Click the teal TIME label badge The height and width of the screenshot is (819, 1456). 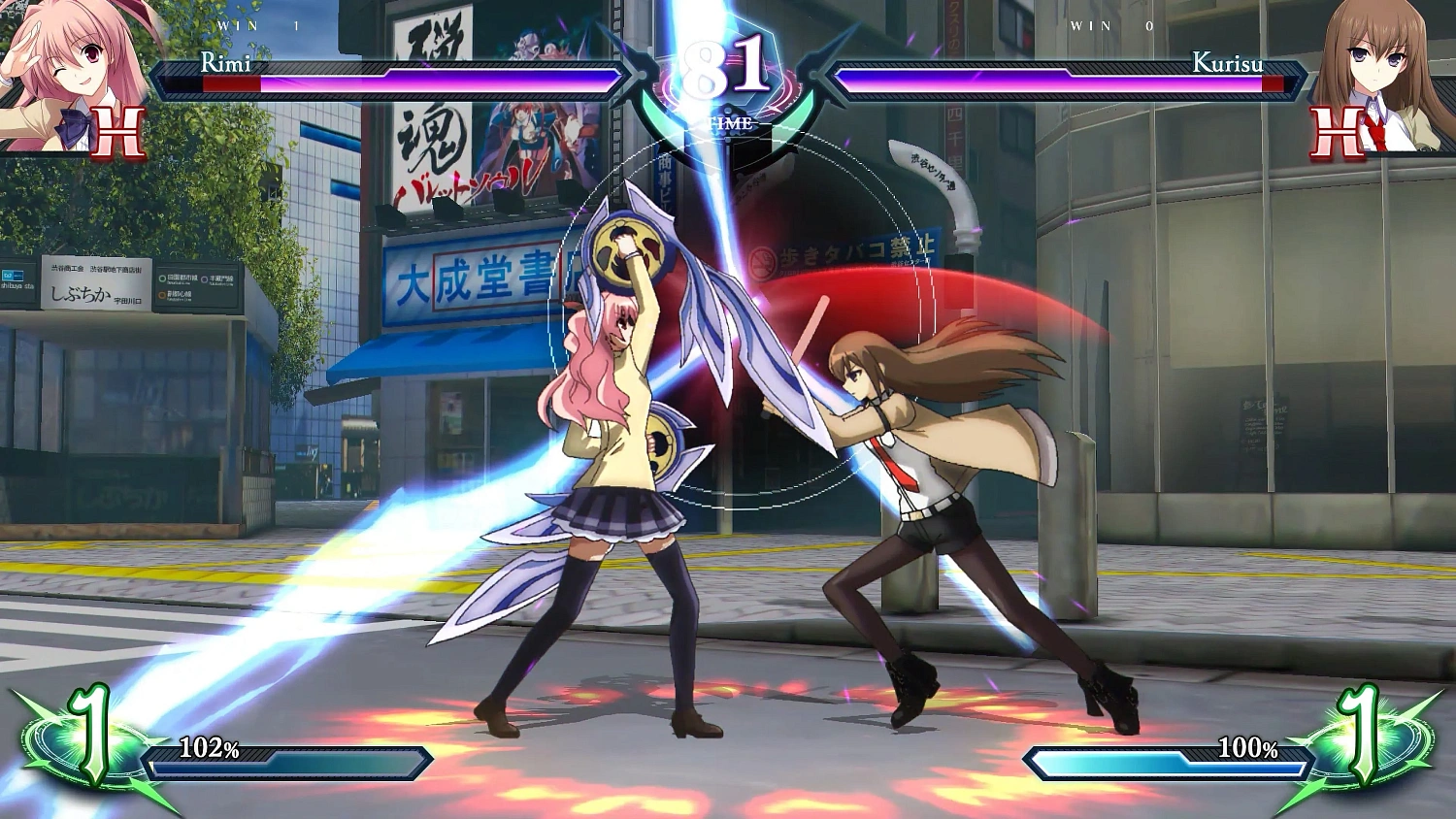pos(733,123)
